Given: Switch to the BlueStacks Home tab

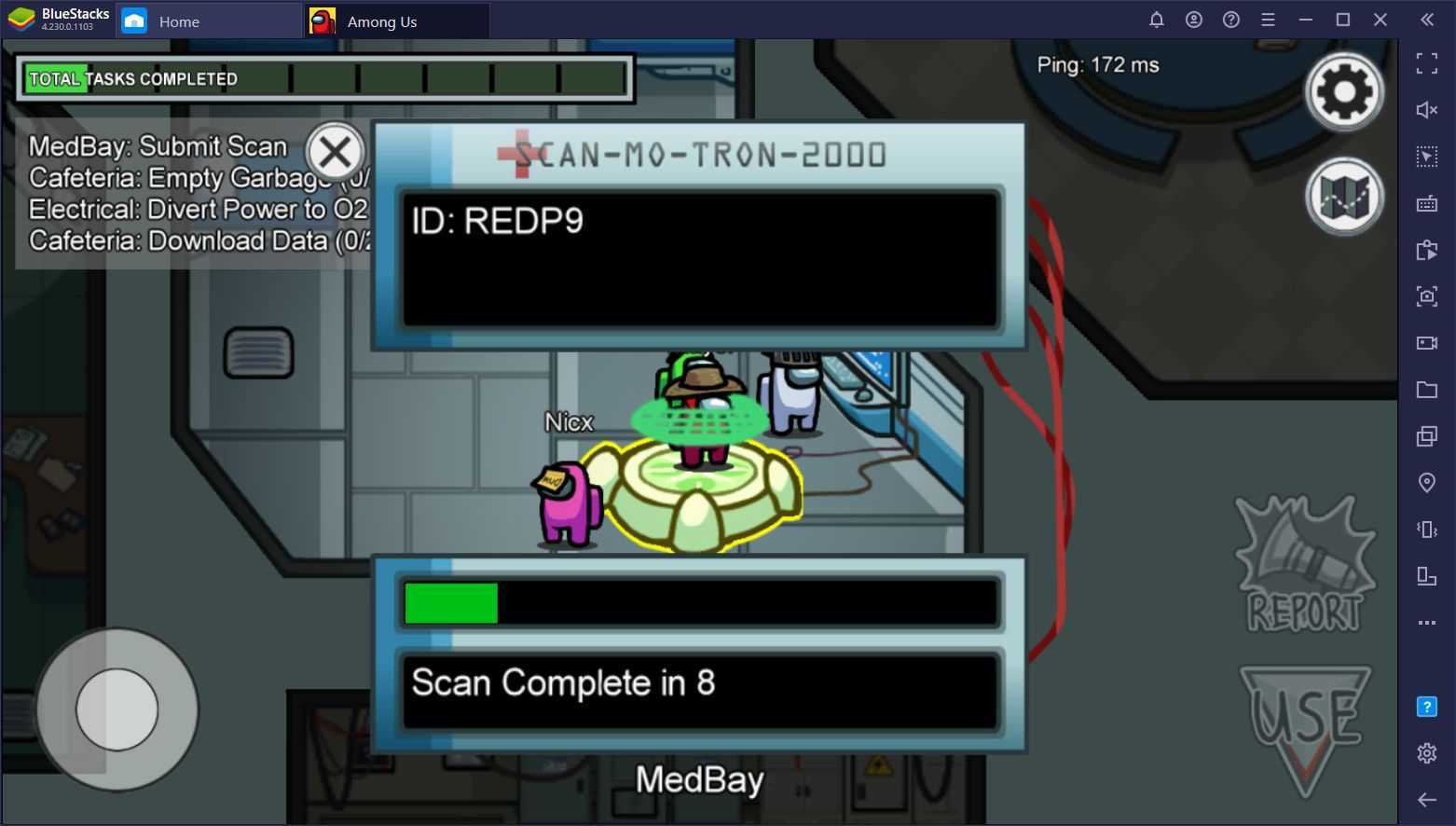Looking at the screenshot, I should point(178,21).
